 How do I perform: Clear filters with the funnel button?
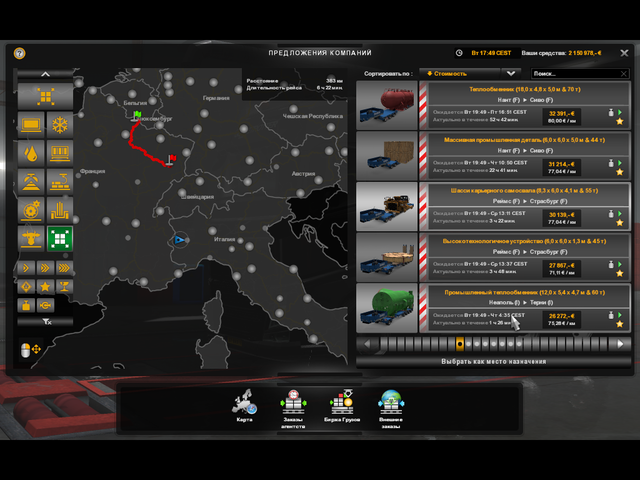point(46,322)
